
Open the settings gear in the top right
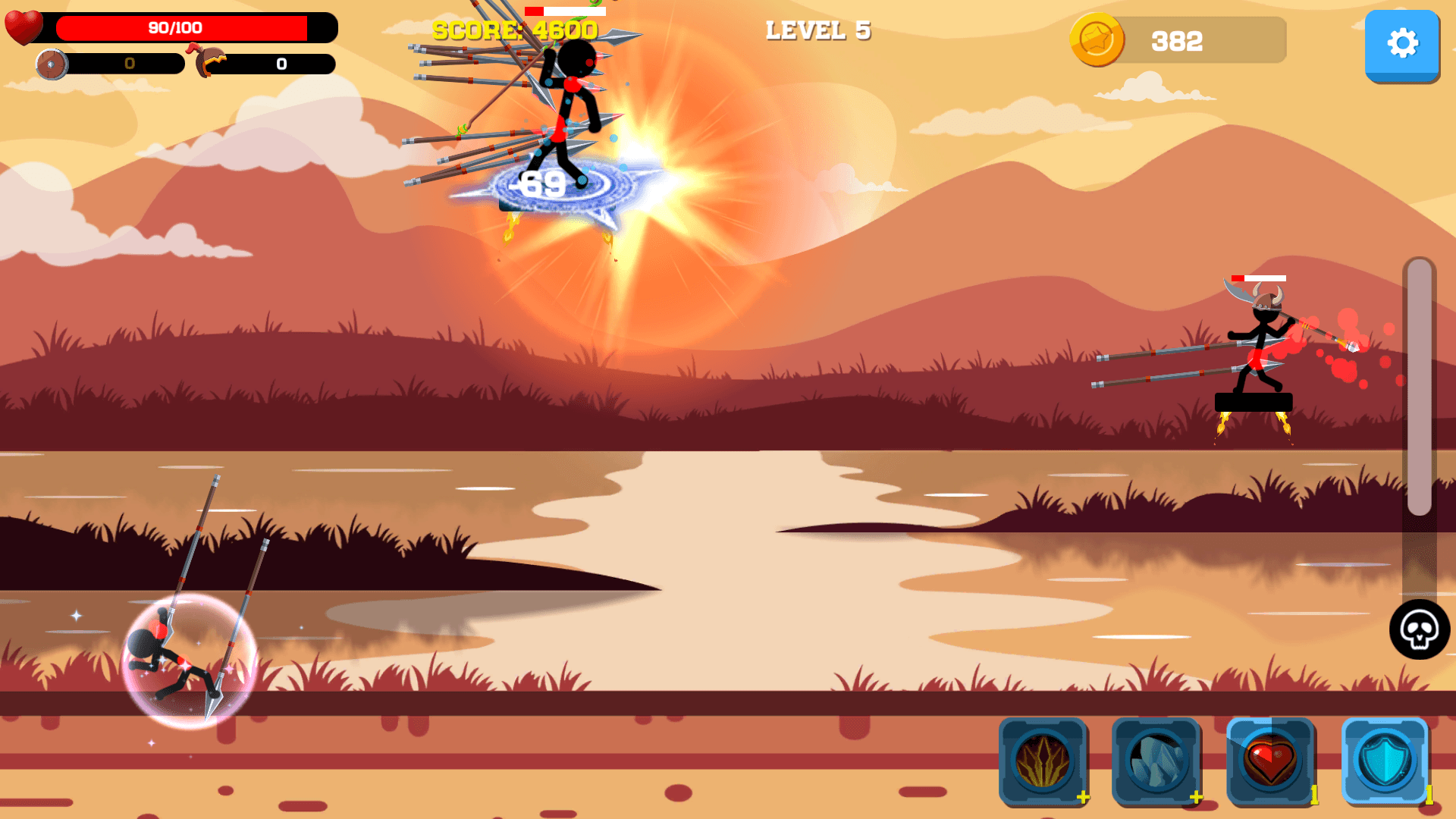tap(1402, 43)
